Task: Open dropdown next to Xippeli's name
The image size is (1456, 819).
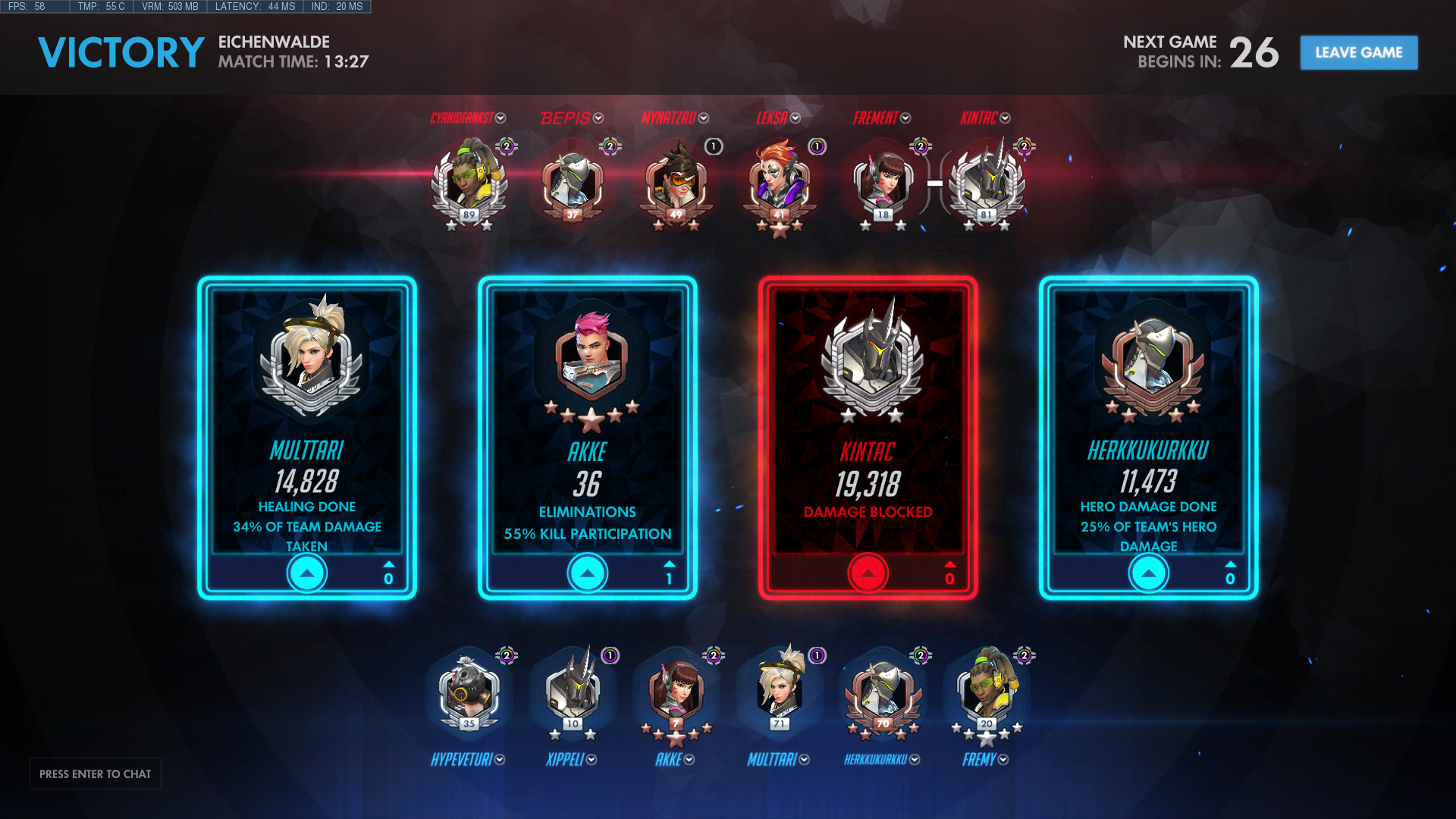Action: [591, 760]
